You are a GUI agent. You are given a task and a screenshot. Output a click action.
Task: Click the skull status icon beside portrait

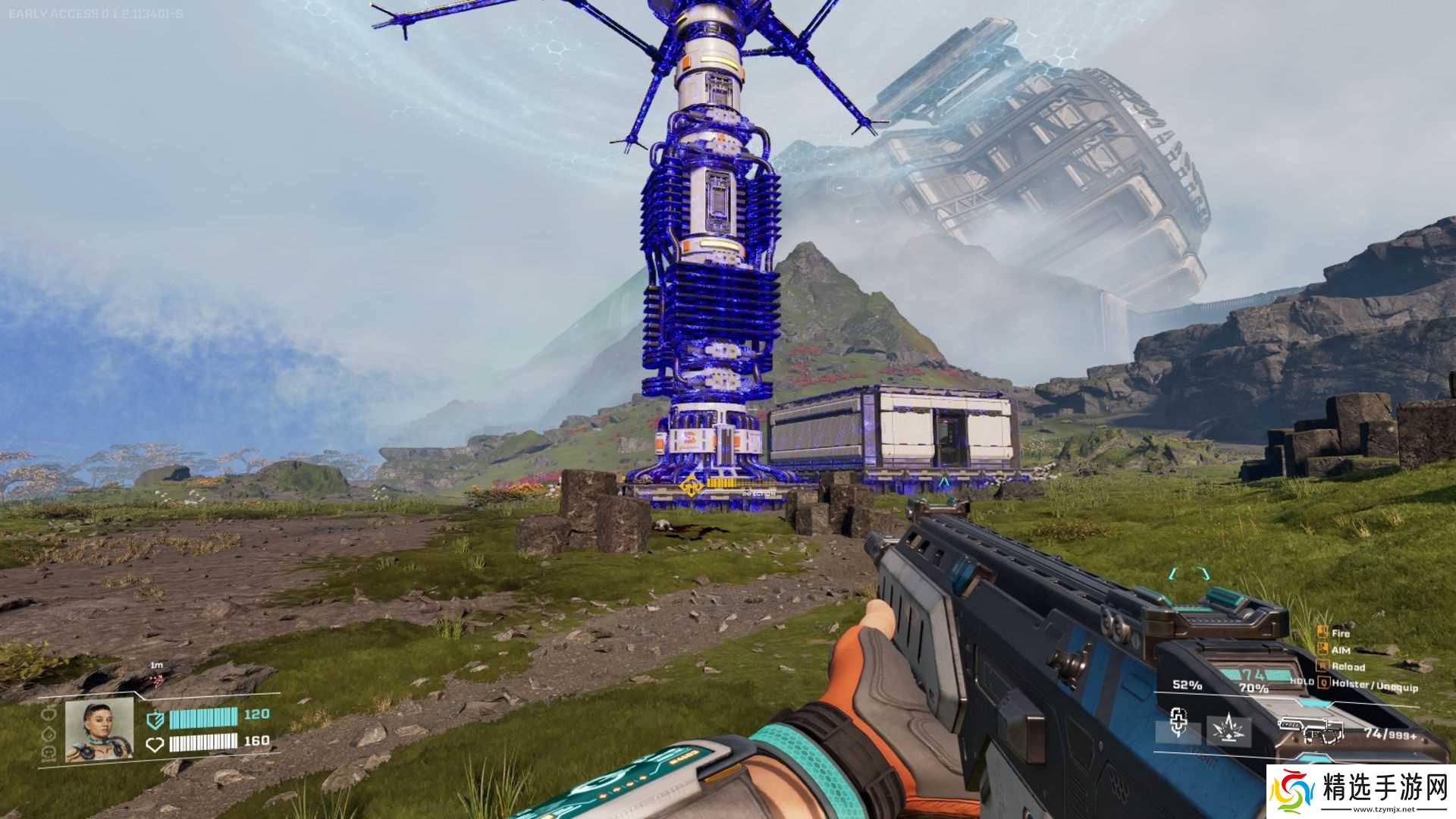coord(49,752)
